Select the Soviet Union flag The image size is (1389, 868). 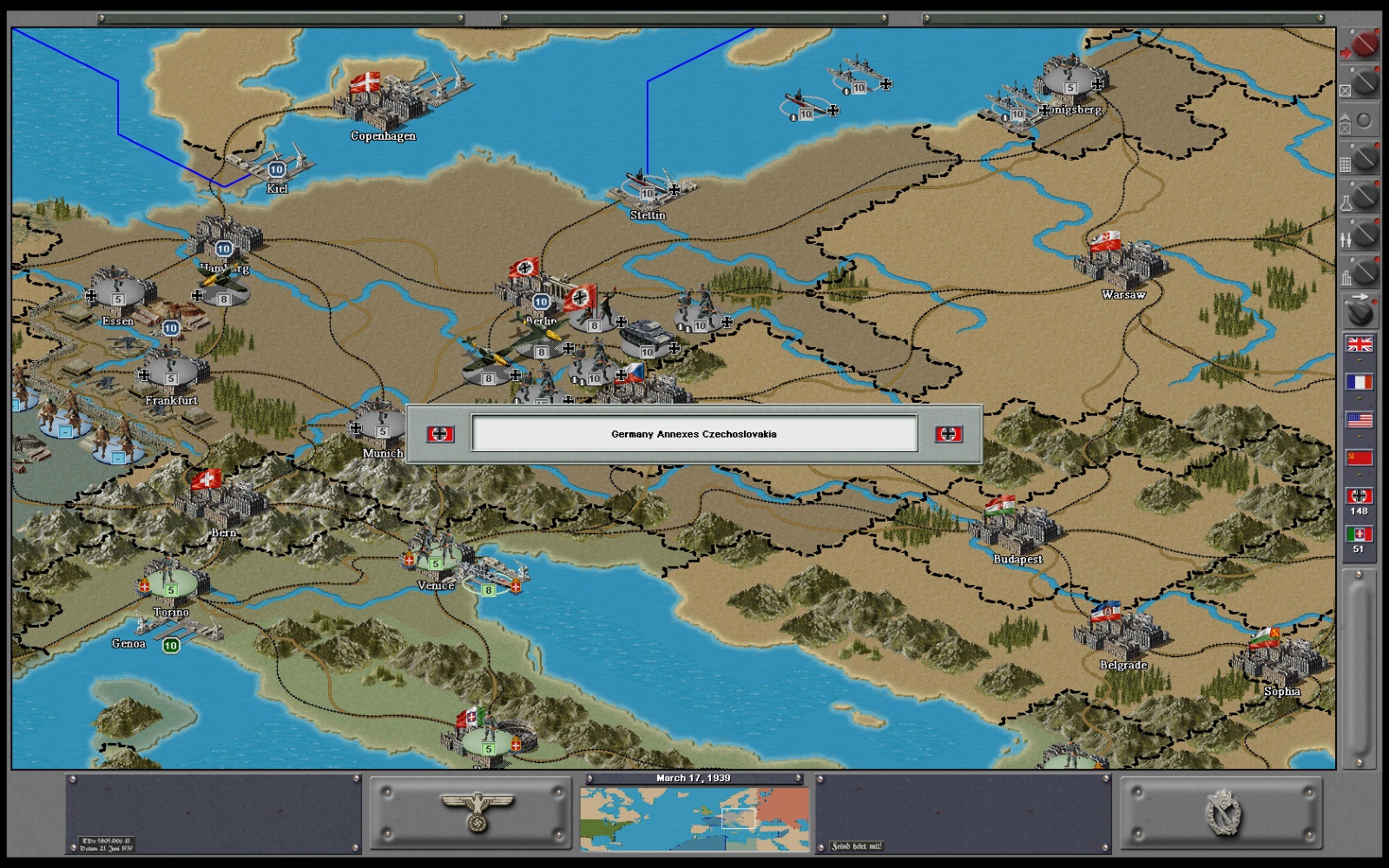point(1359,458)
